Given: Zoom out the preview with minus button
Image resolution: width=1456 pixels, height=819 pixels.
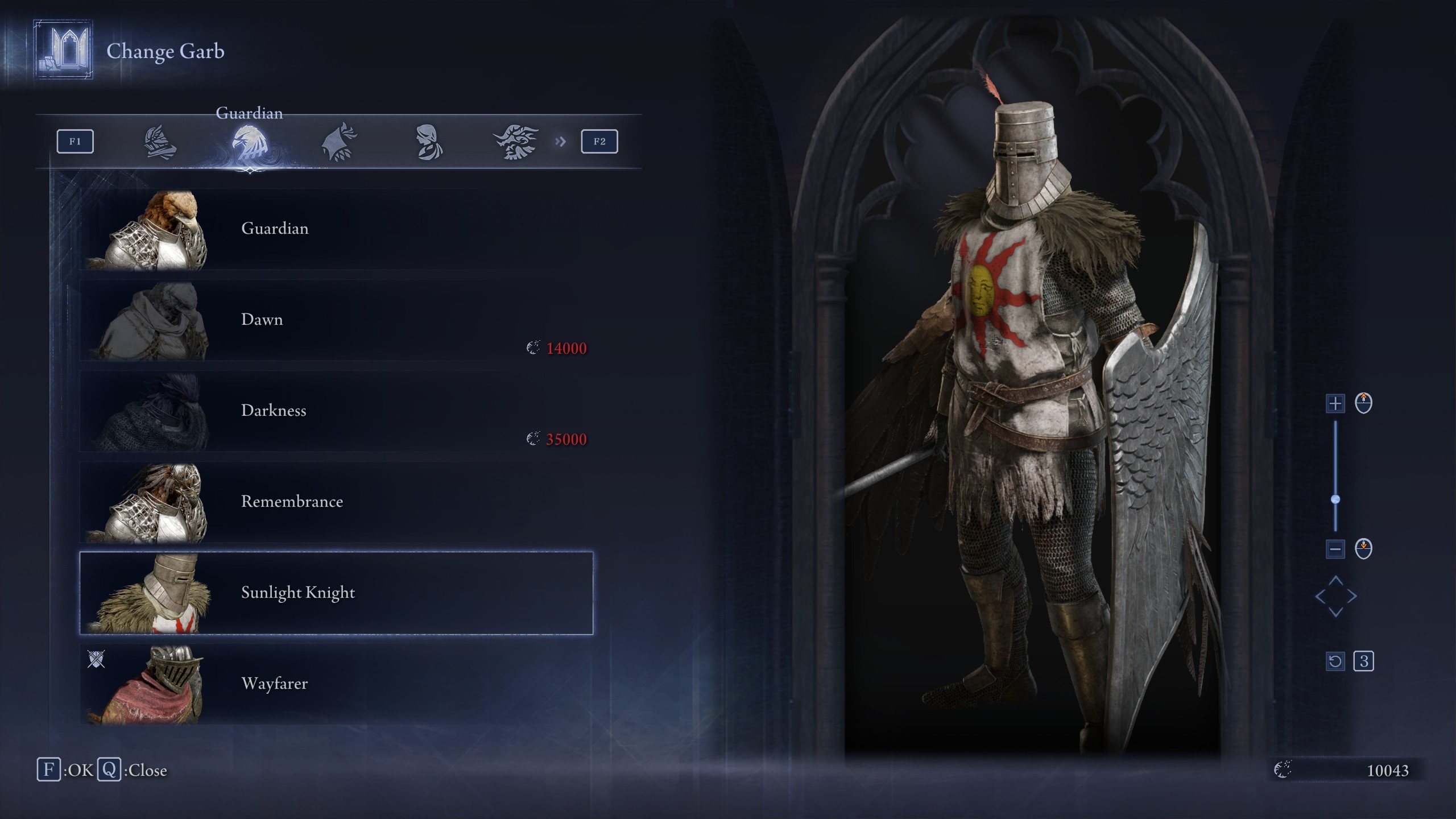Looking at the screenshot, I should pos(1335,549).
